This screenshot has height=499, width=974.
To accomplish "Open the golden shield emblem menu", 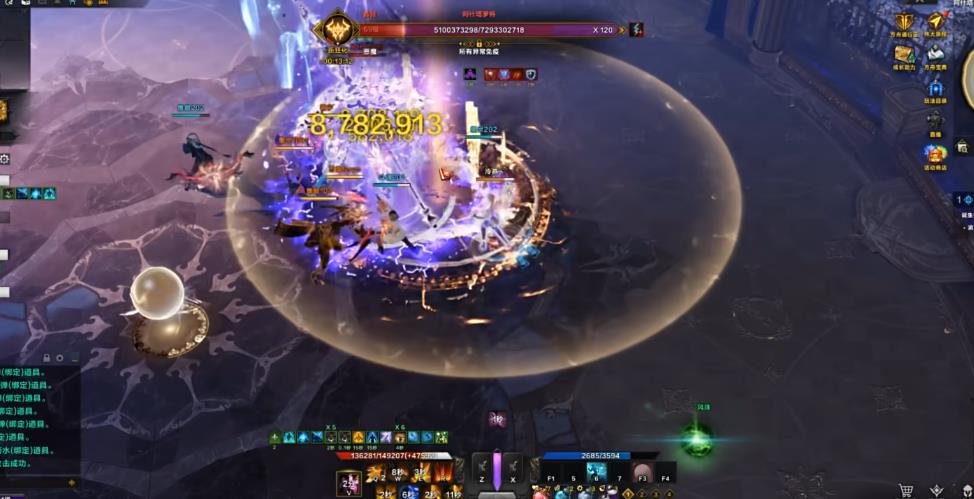I will click(x=905, y=22).
